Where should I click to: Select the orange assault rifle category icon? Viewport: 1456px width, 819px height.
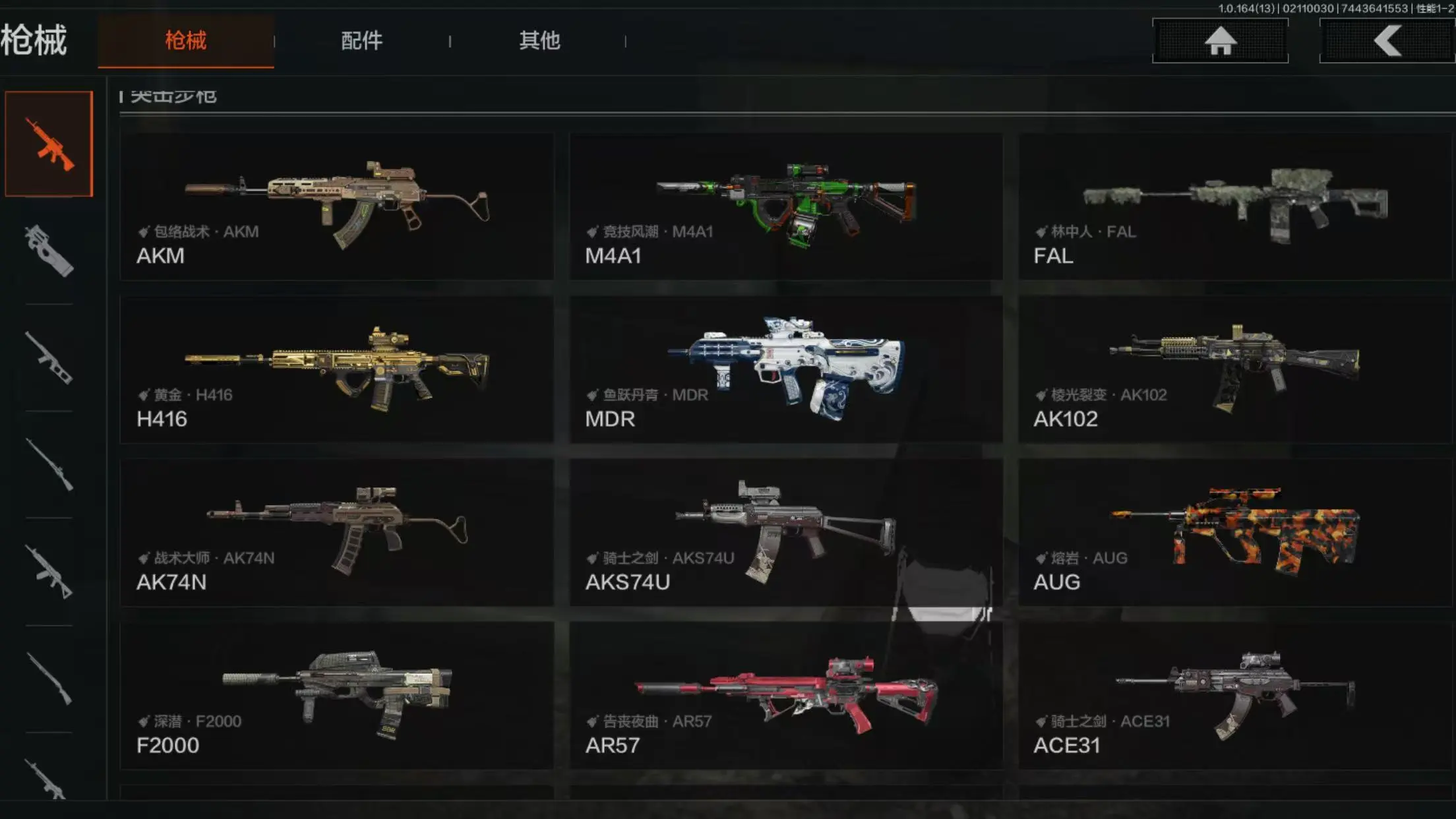(x=49, y=144)
